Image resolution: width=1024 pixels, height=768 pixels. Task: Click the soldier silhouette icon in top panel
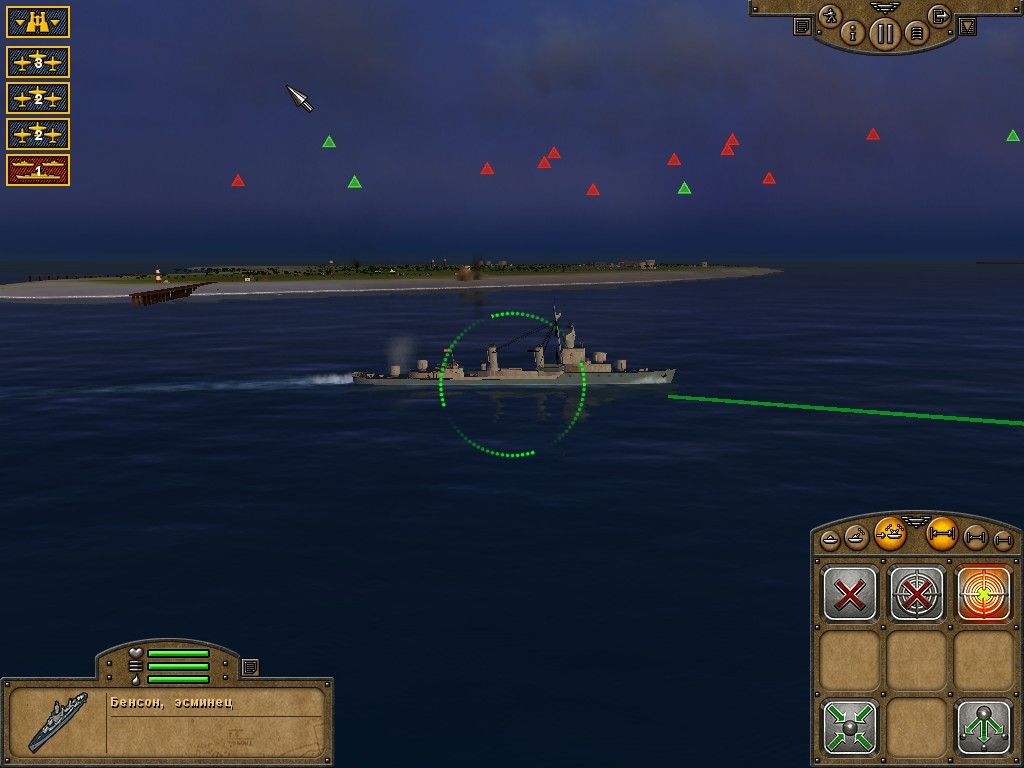pyautogui.click(x=830, y=16)
